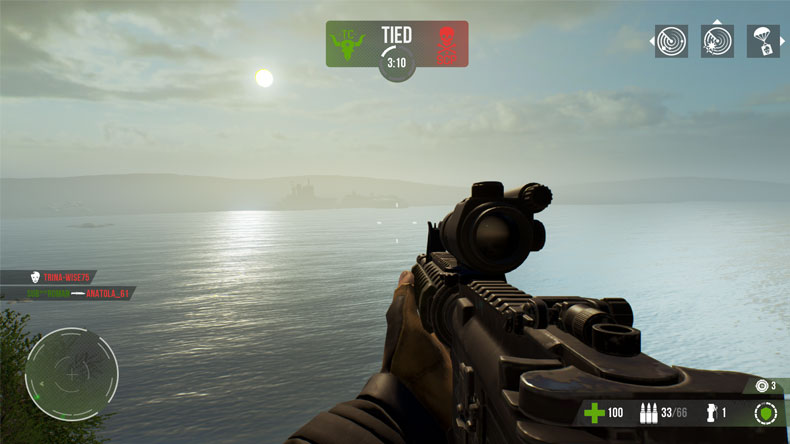Click the circular radar minimap
This screenshot has height=444, width=790.
(x=72, y=374)
